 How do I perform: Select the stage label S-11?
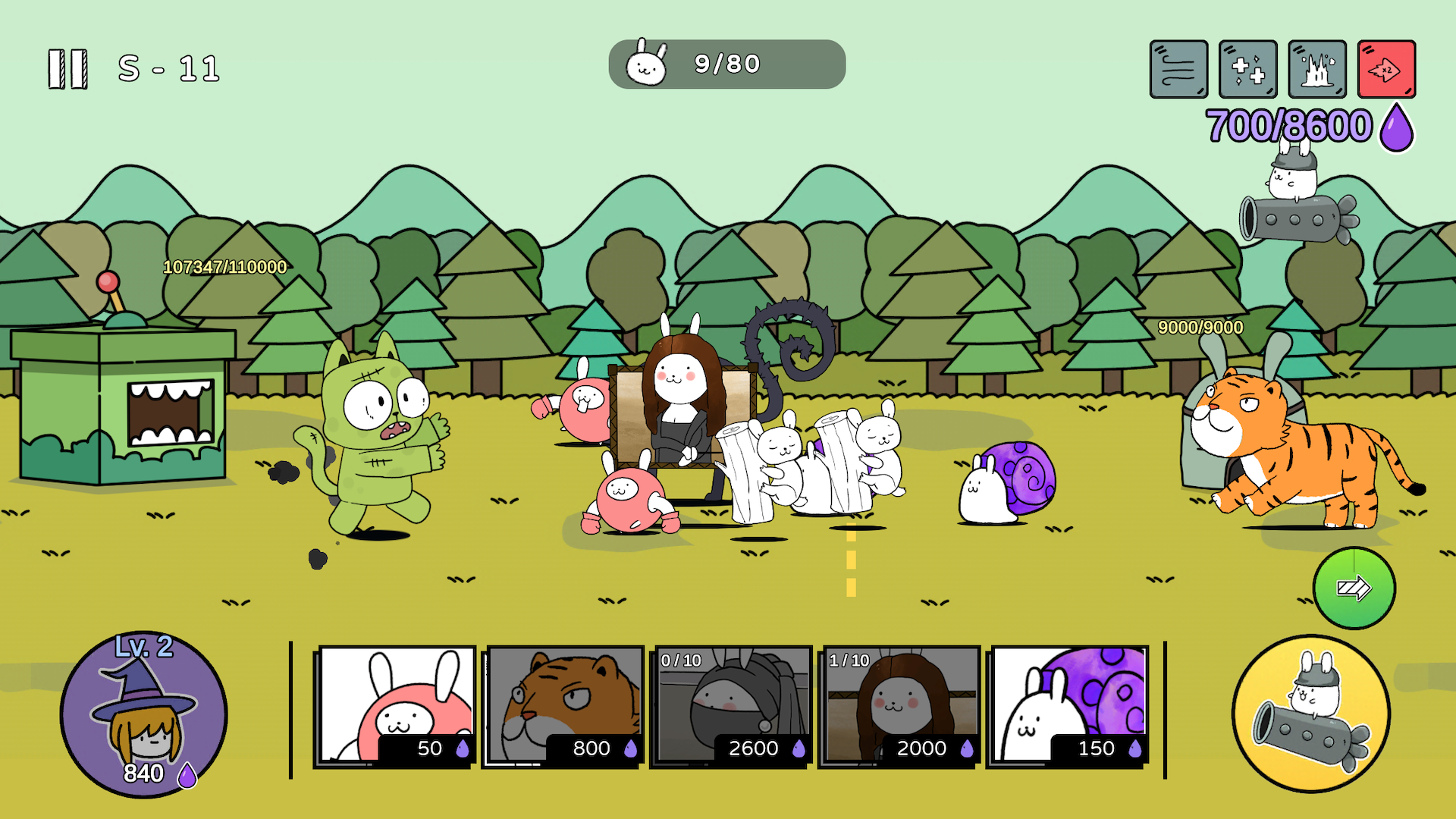click(168, 67)
